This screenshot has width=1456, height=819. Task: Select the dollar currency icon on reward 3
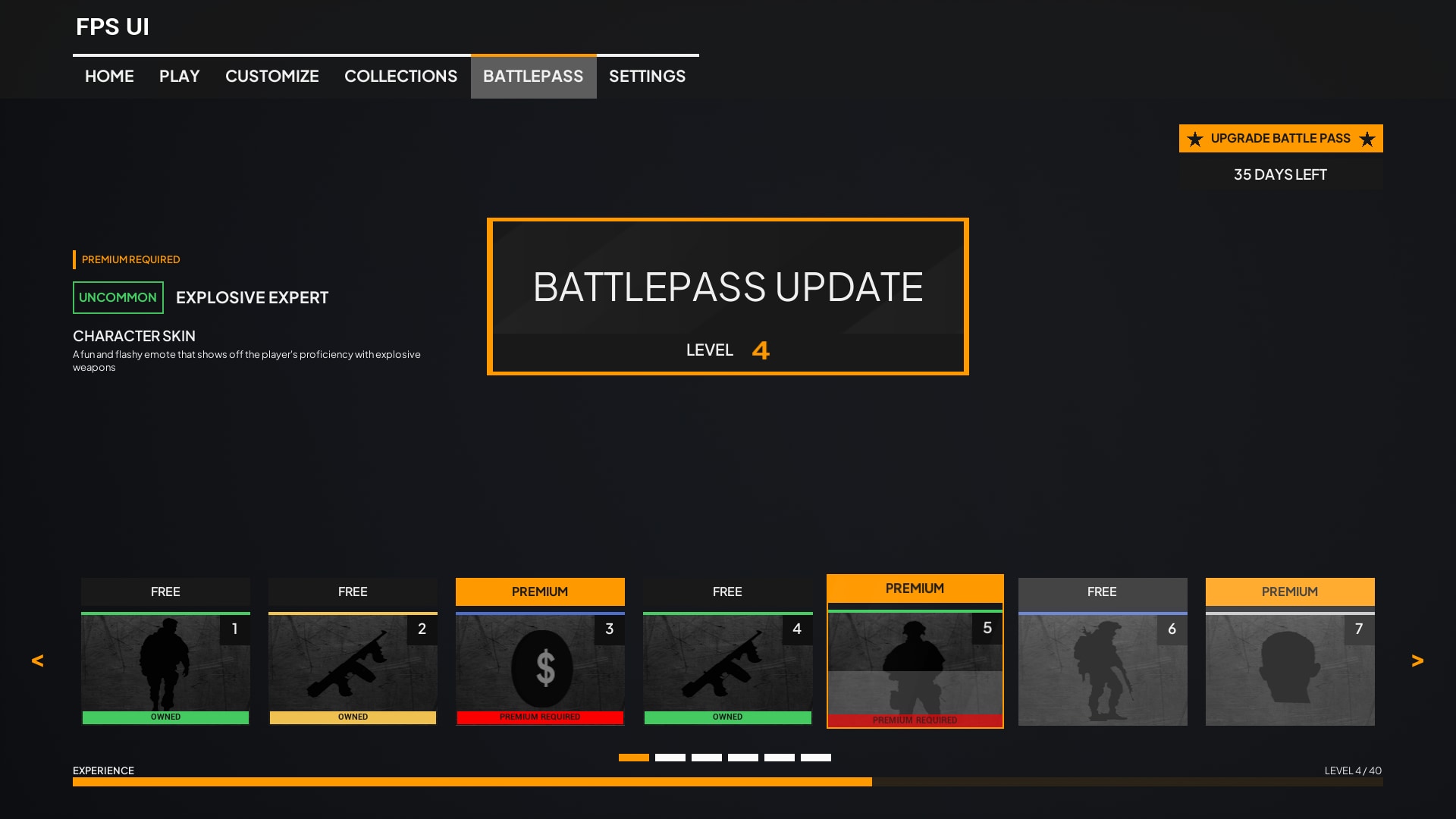[x=540, y=667]
